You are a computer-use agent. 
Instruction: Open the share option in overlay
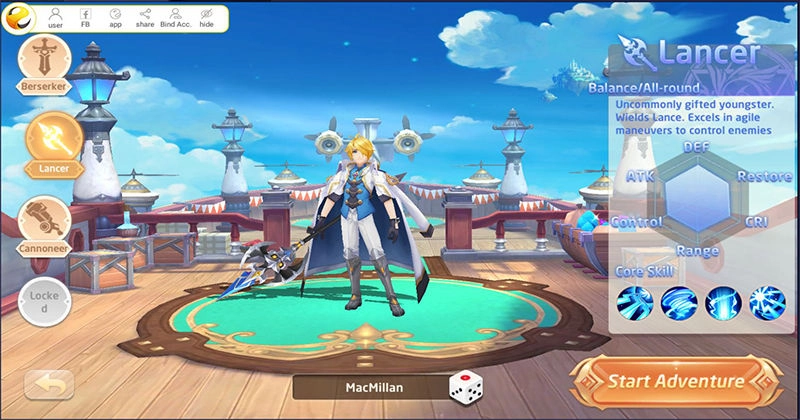coord(145,17)
